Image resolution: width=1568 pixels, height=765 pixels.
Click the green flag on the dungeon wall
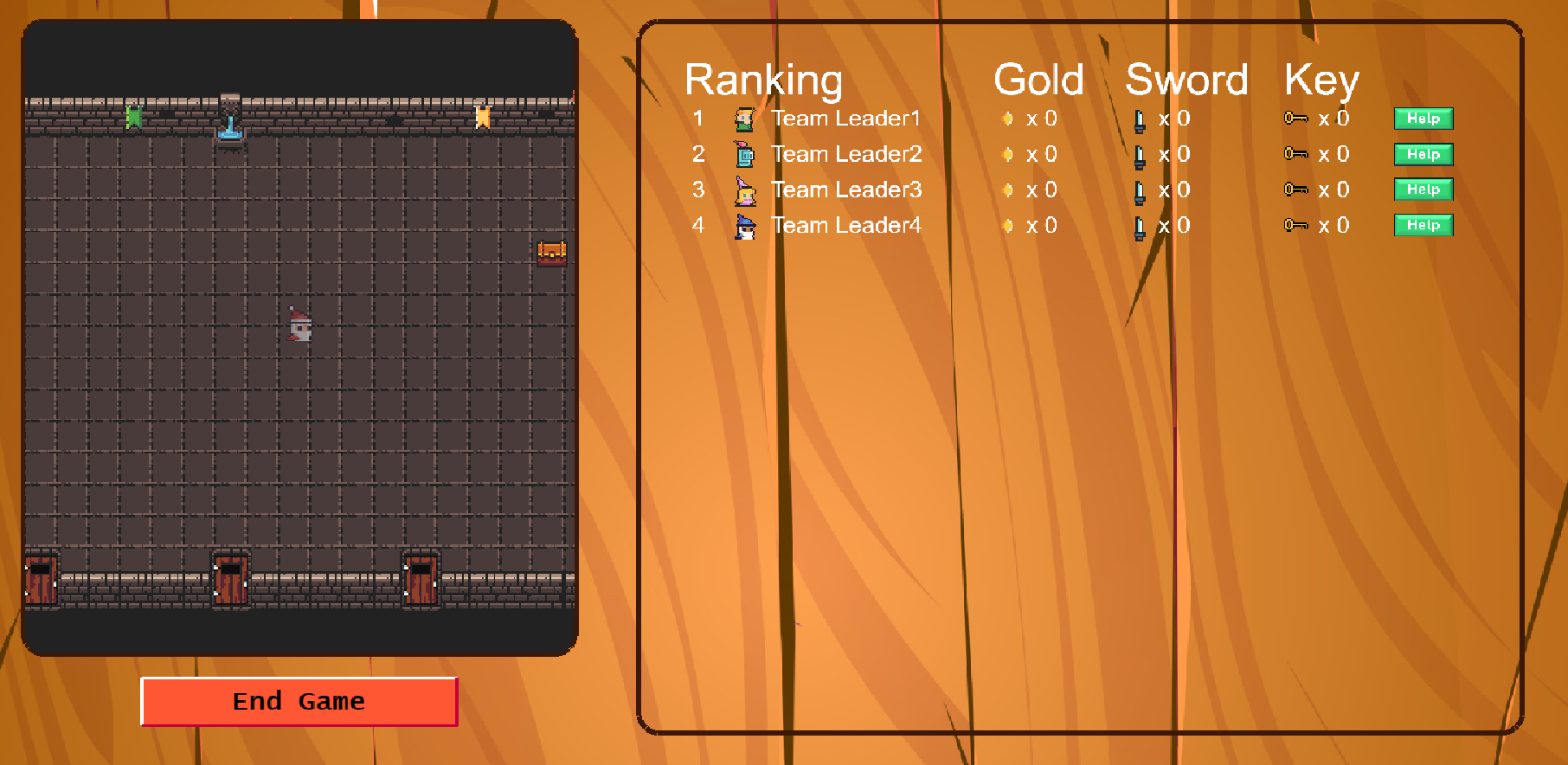135,117
